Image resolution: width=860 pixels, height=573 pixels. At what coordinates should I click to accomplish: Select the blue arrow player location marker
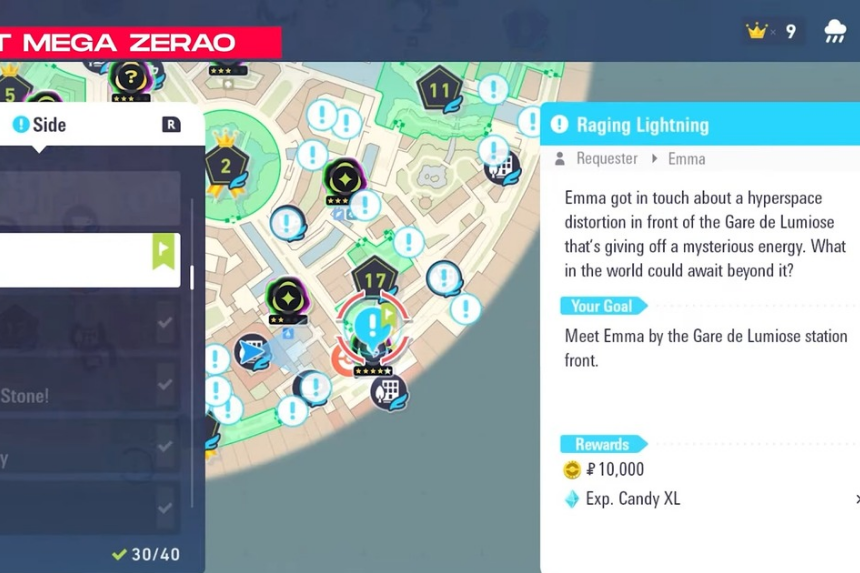point(252,352)
